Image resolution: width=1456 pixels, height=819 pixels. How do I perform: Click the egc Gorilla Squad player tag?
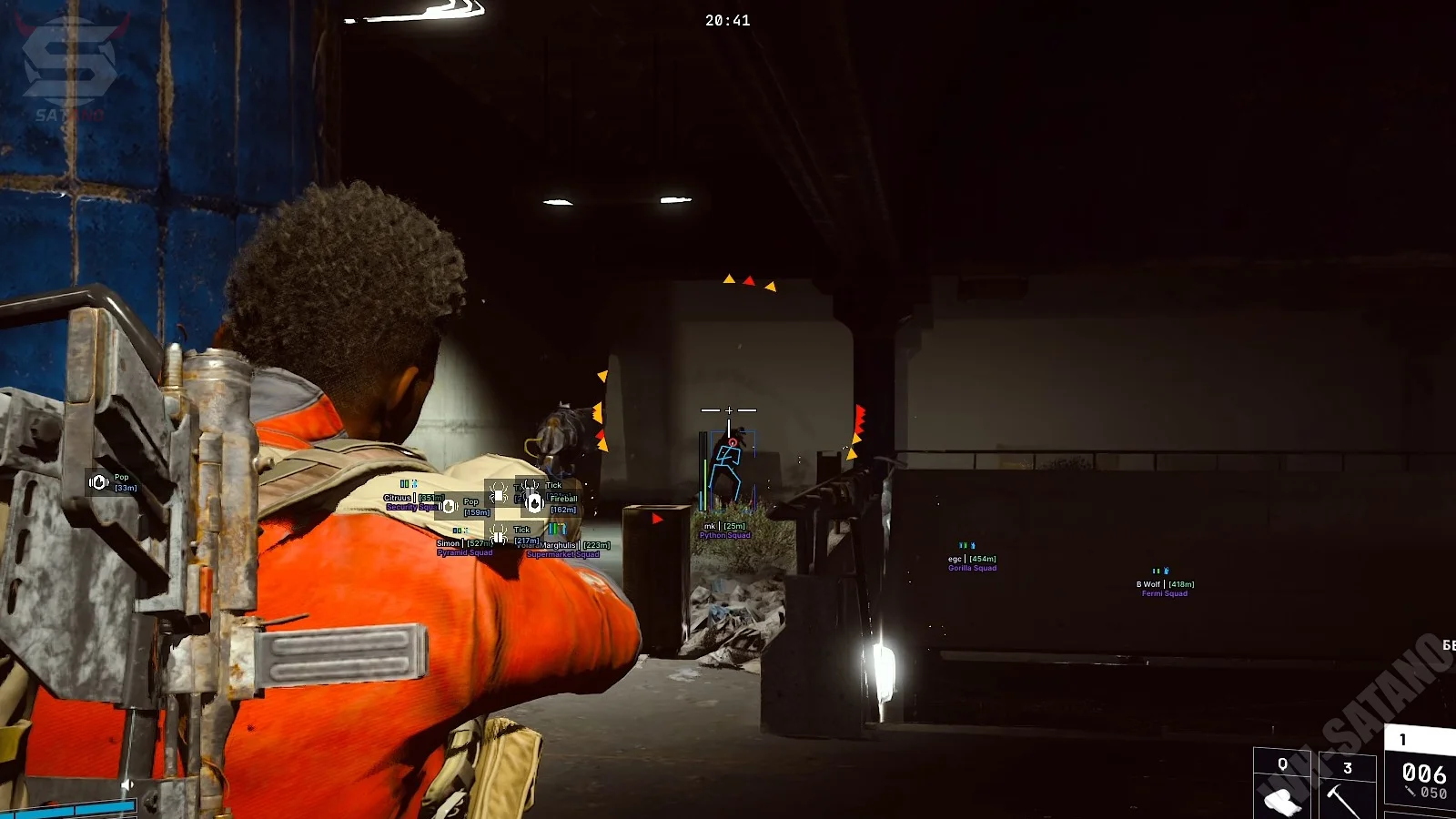tap(972, 562)
